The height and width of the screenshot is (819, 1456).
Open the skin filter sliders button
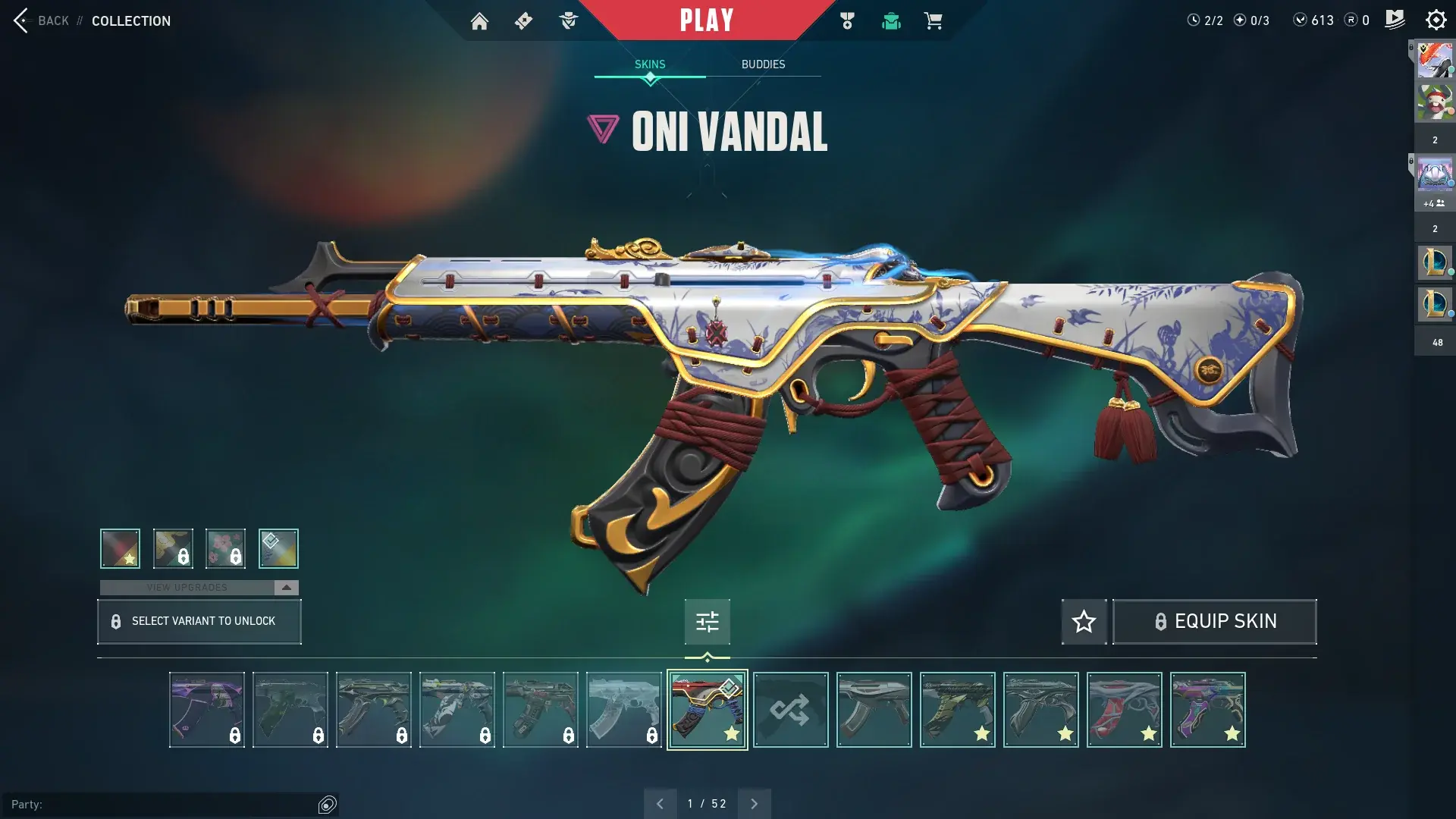click(707, 622)
